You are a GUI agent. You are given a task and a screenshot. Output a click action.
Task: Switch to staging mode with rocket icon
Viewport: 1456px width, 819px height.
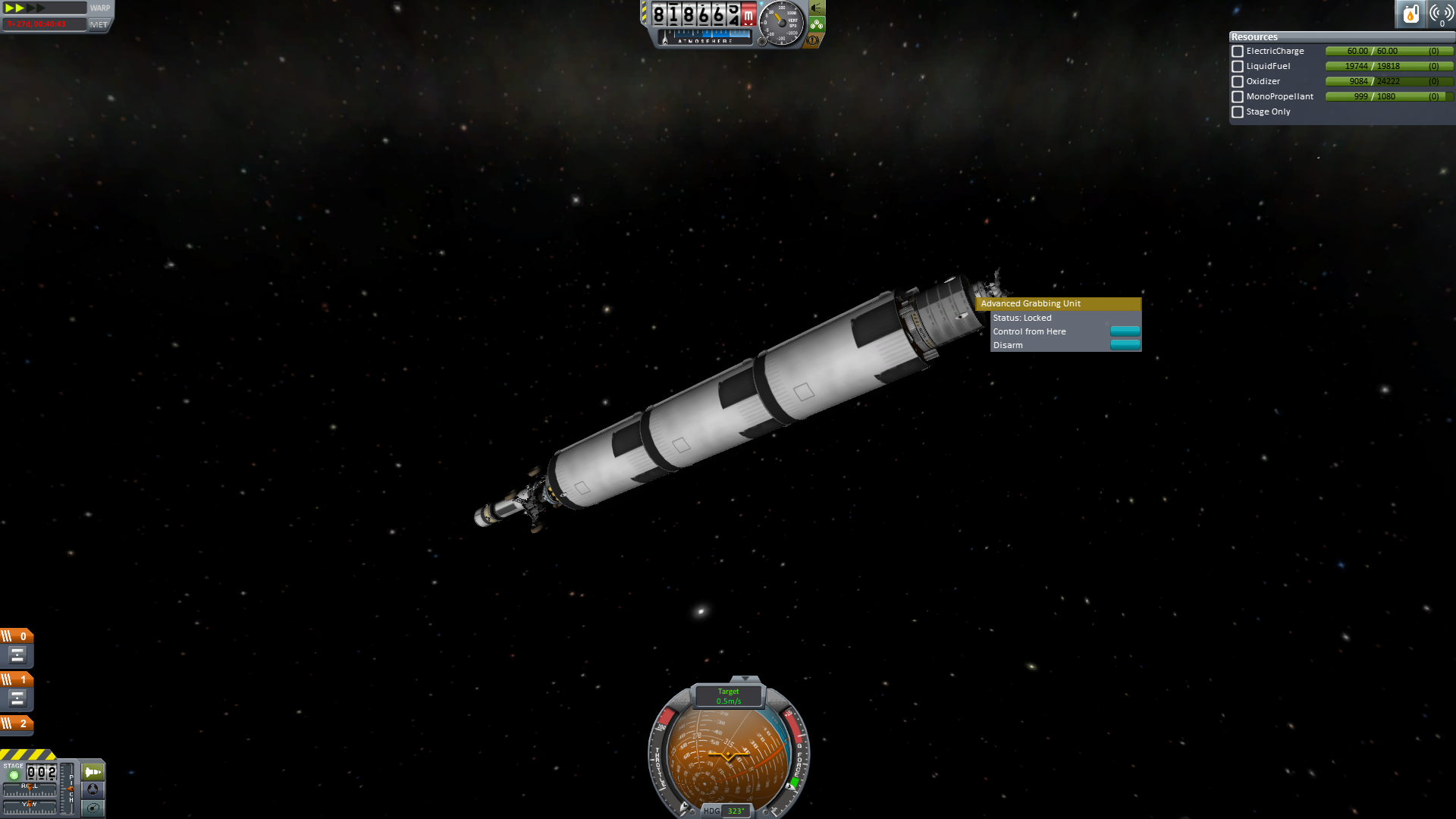pyautogui.click(x=93, y=772)
